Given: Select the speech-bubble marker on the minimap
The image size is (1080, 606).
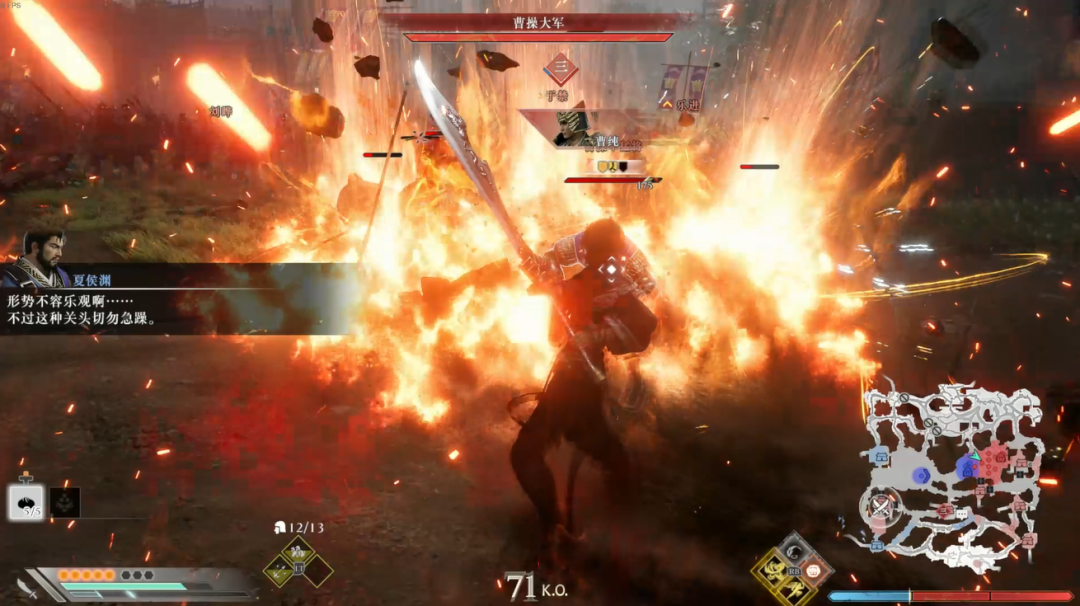Looking at the screenshot, I should pyautogui.click(x=961, y=513).
